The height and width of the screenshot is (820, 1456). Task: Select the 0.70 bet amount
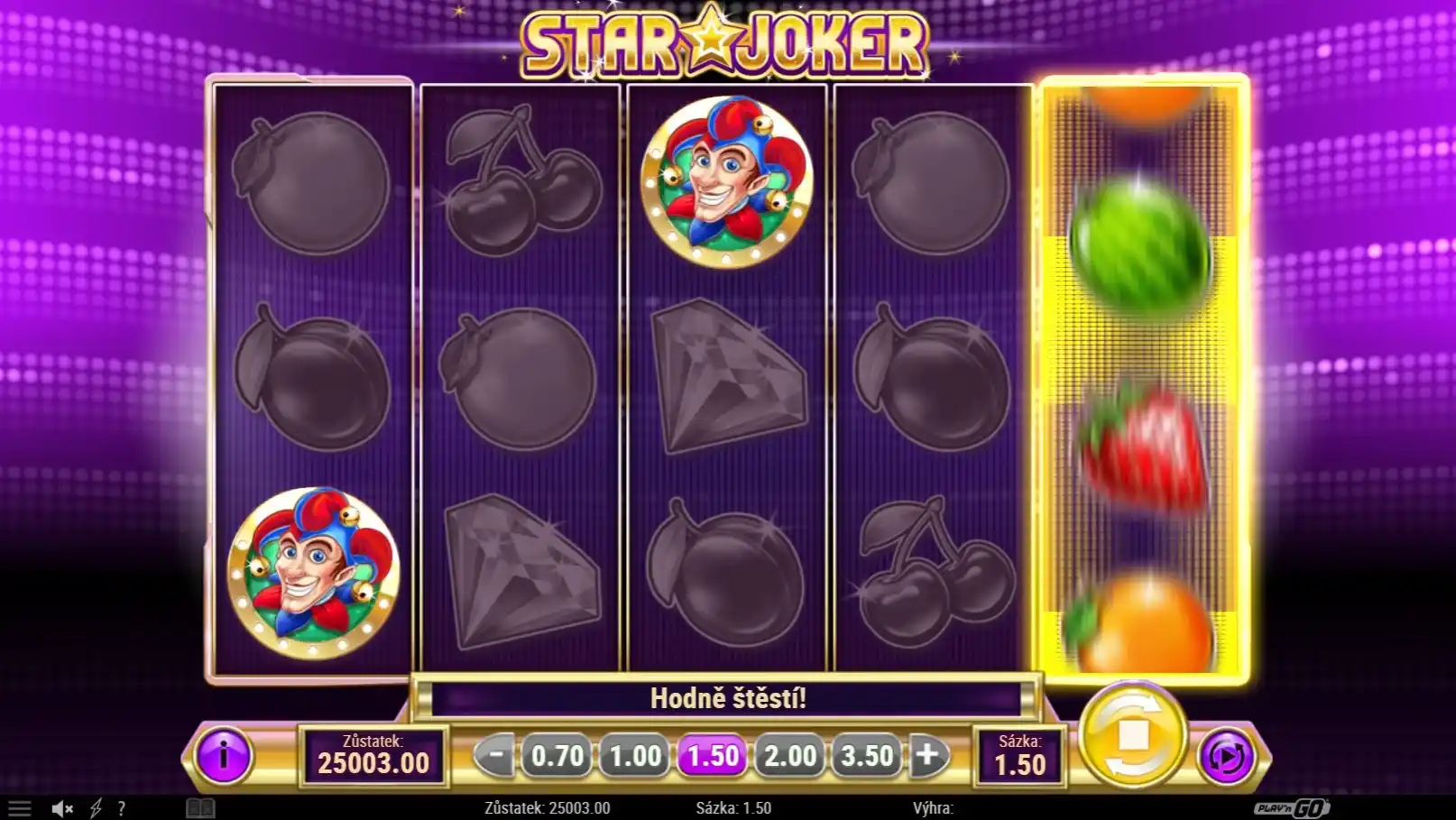pyautogui.click(x=557, y=755)
